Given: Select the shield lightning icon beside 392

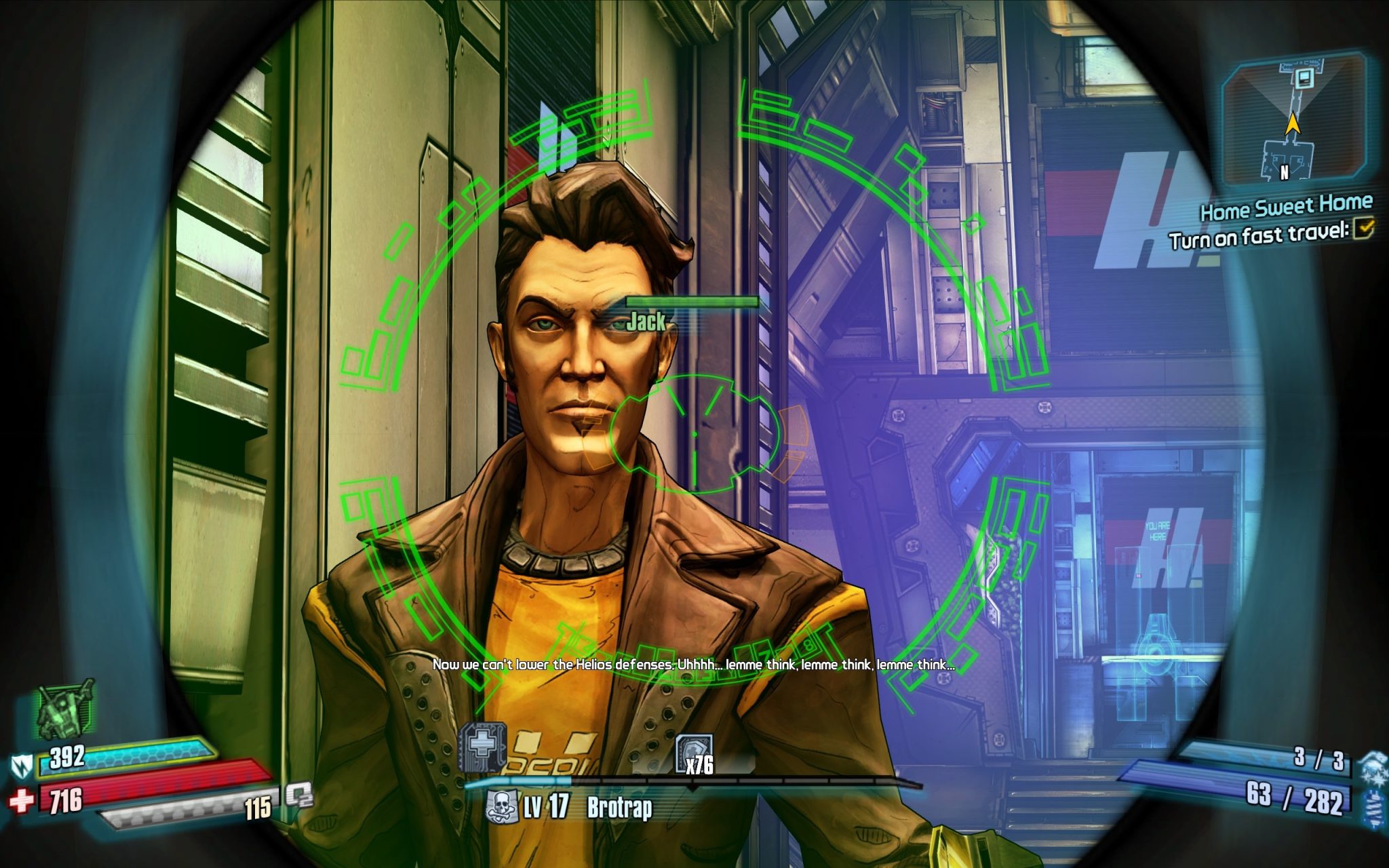Looking at the screenshot, I should (x=20, y=768).
